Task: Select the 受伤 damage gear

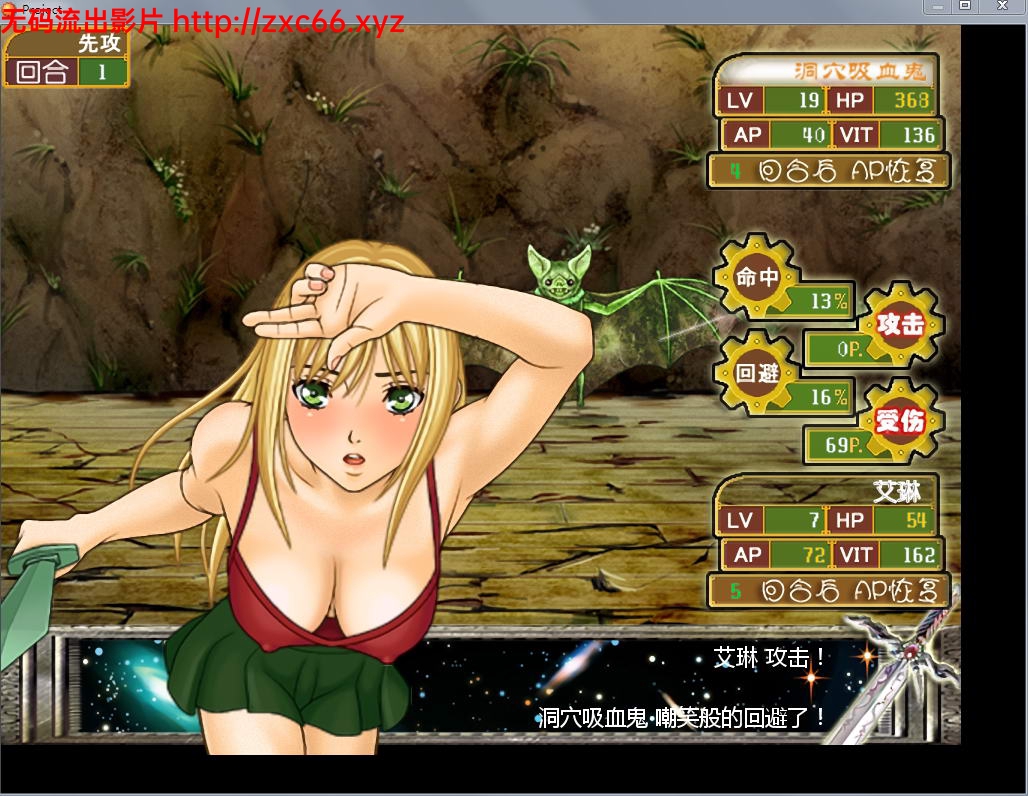Action: [x=900, y=421]
